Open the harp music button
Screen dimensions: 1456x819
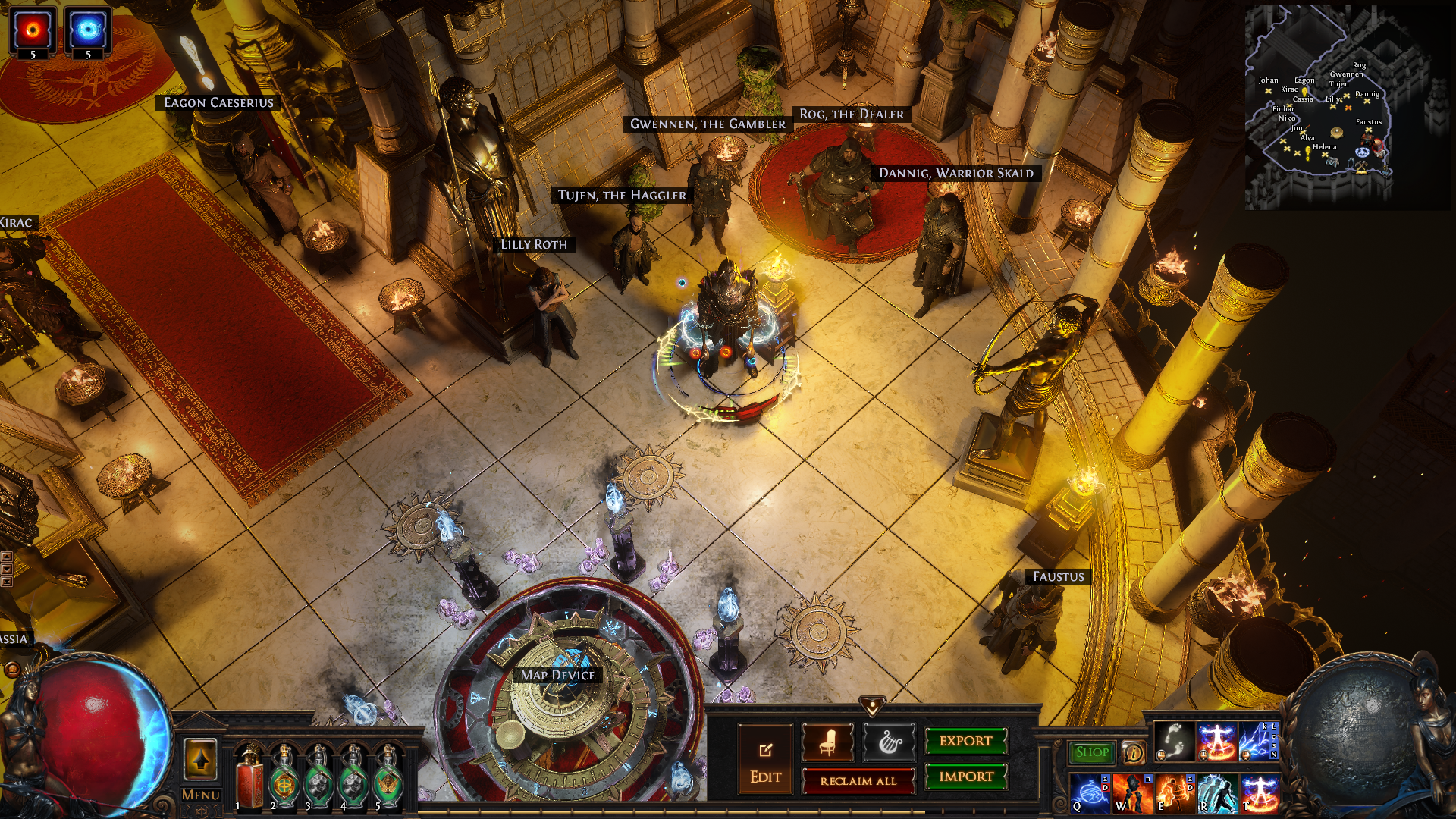(x=889, y=742)
